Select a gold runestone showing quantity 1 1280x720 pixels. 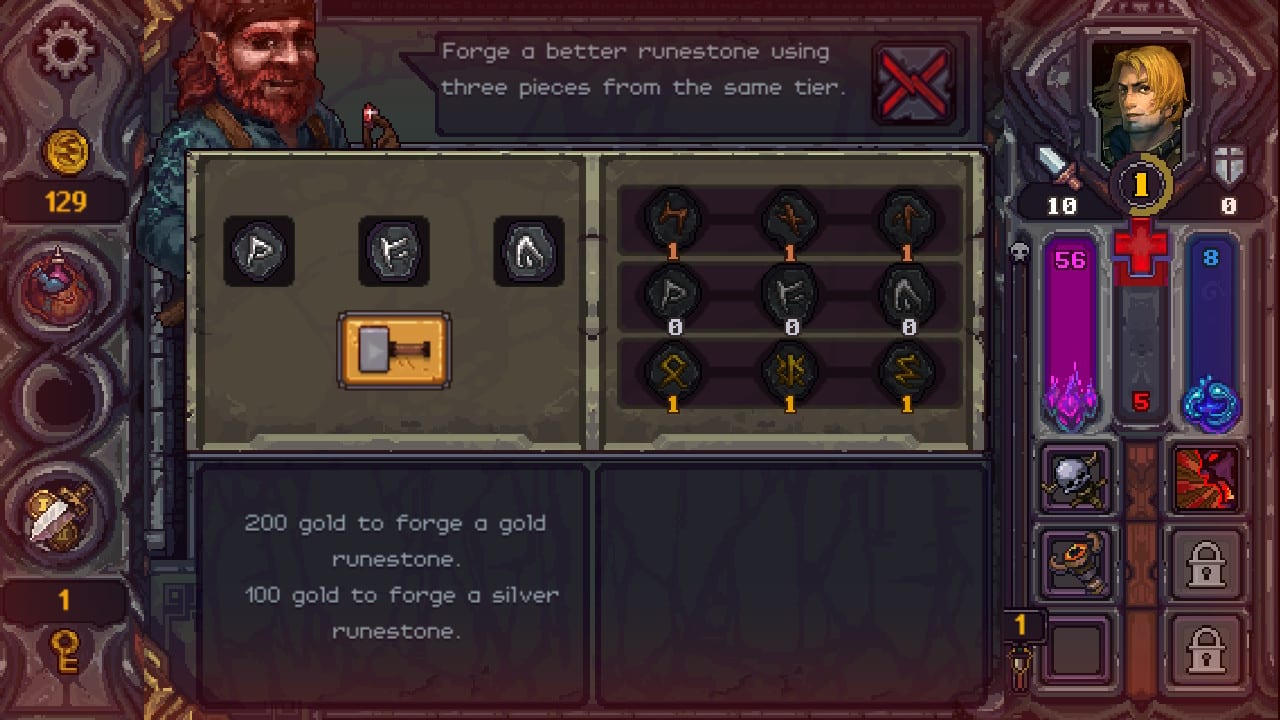point(673,374)
